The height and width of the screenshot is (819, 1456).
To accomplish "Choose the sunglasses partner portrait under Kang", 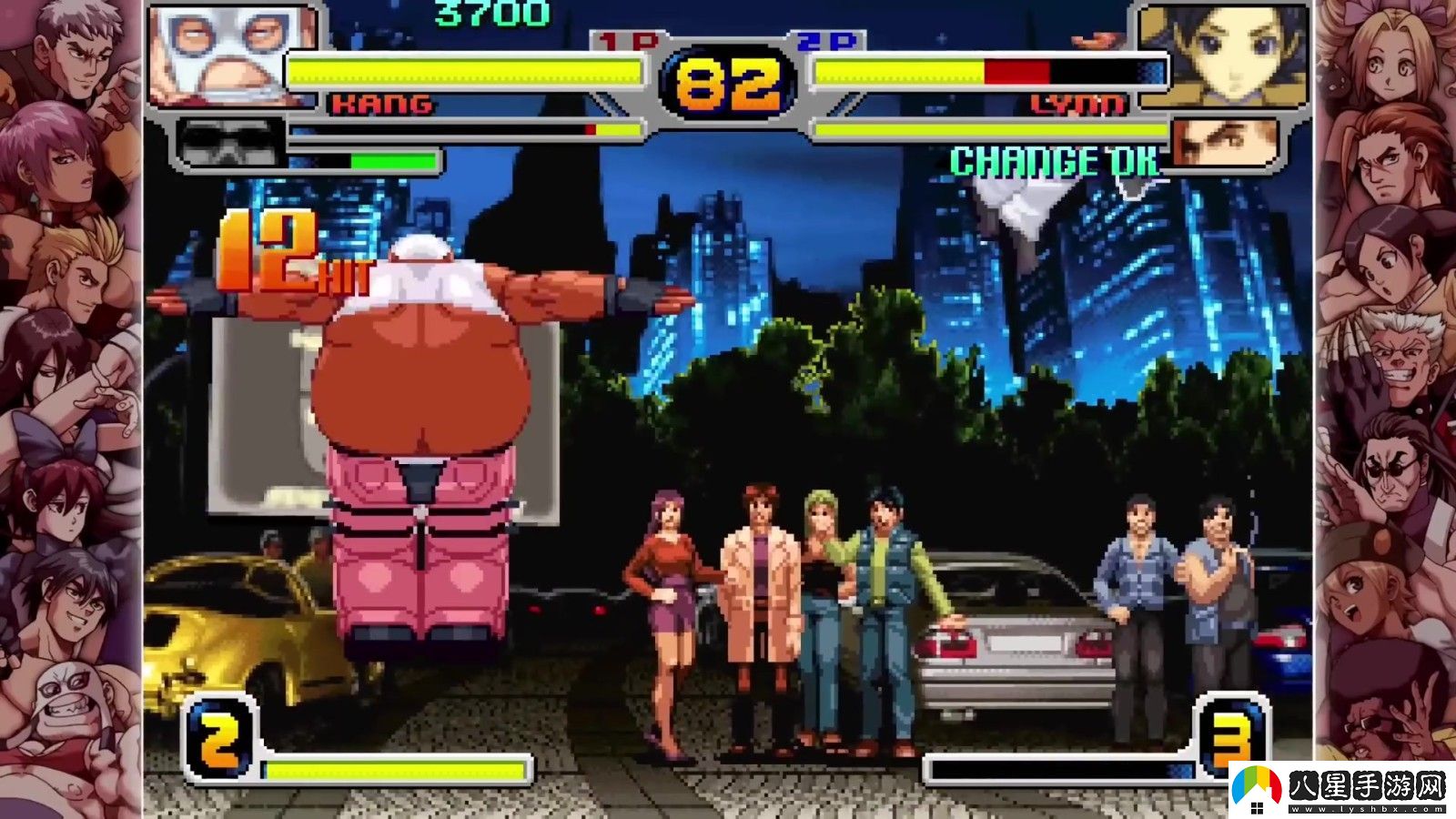I will point(229,143).
